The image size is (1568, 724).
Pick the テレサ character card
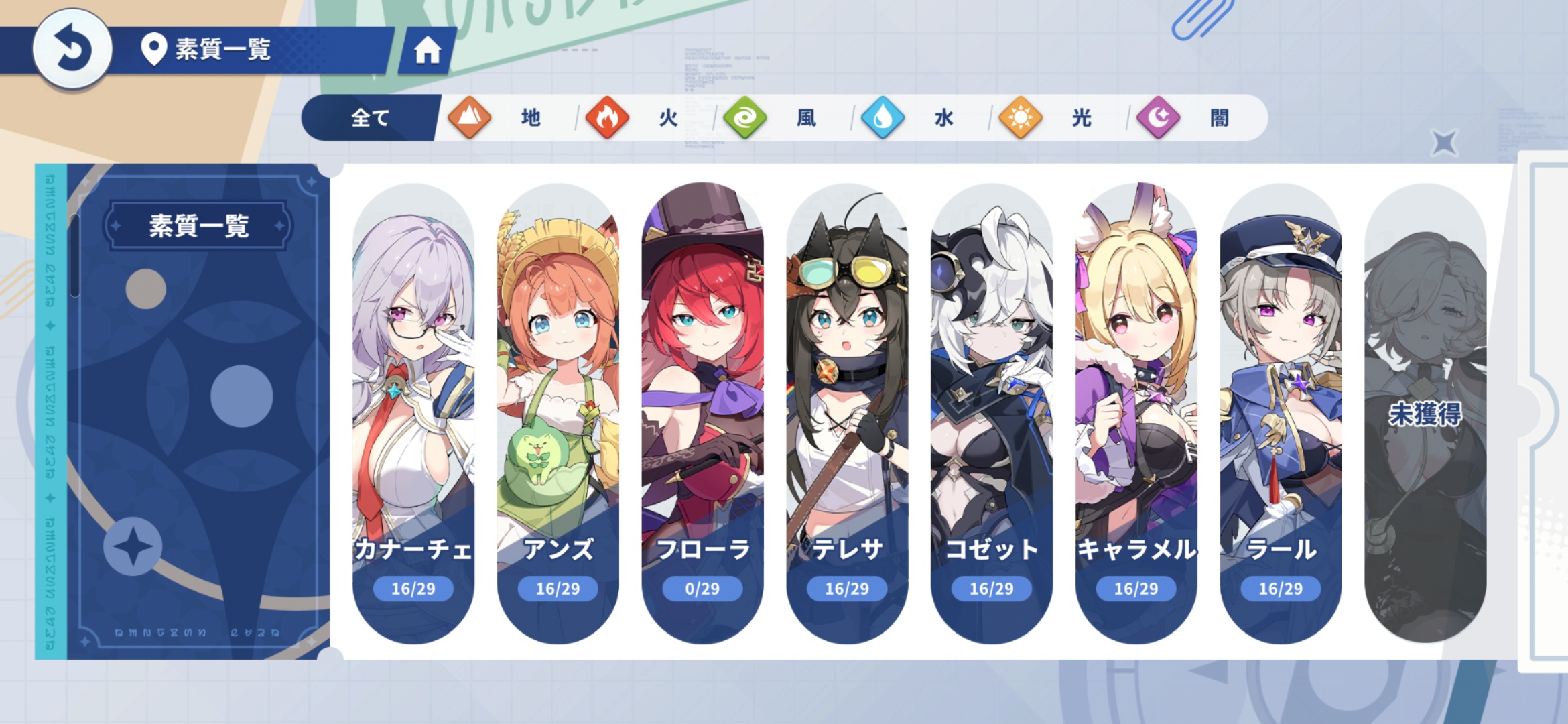tap(847, 412)
